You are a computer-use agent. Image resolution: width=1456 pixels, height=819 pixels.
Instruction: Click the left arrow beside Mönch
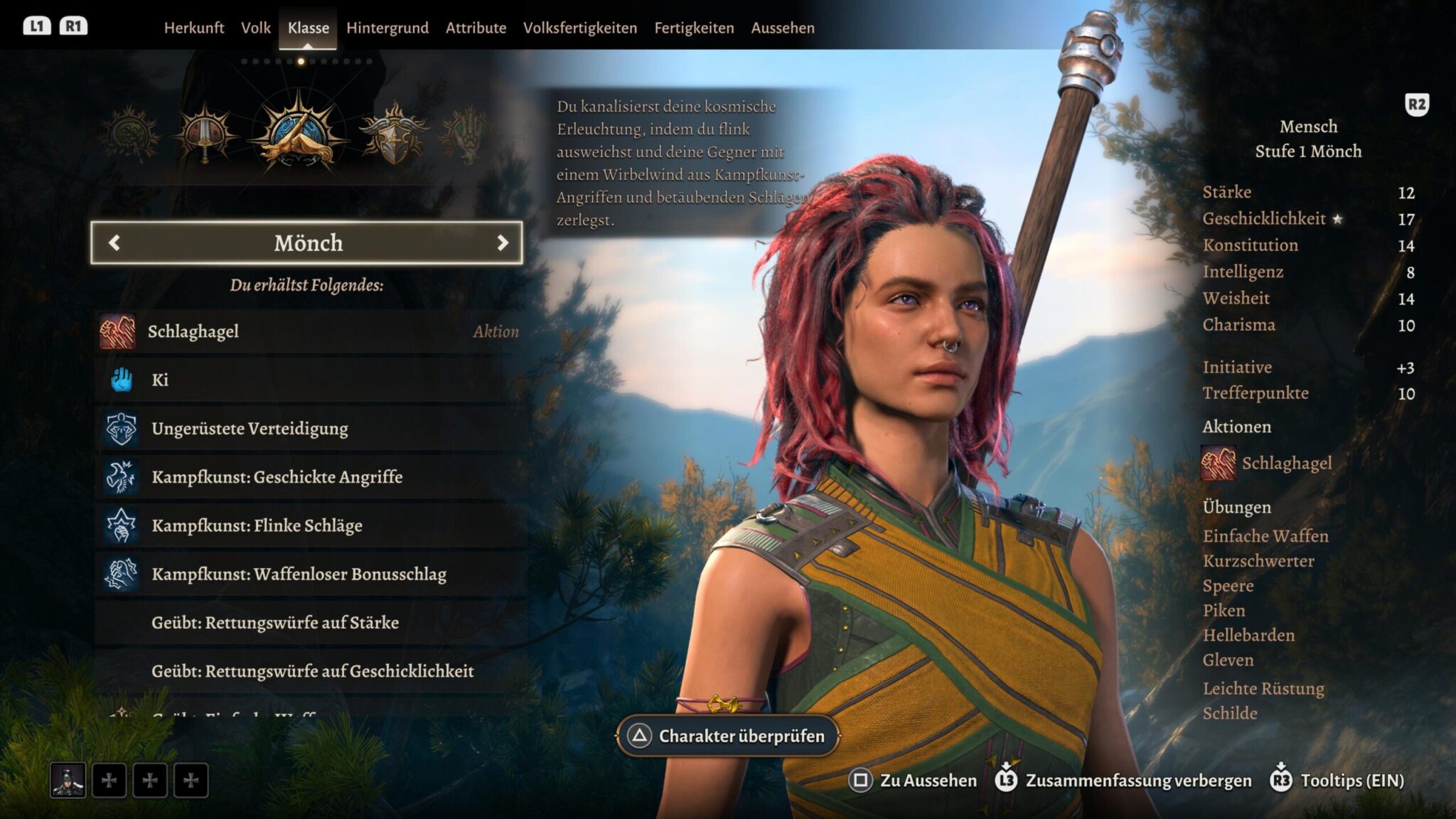114,243
